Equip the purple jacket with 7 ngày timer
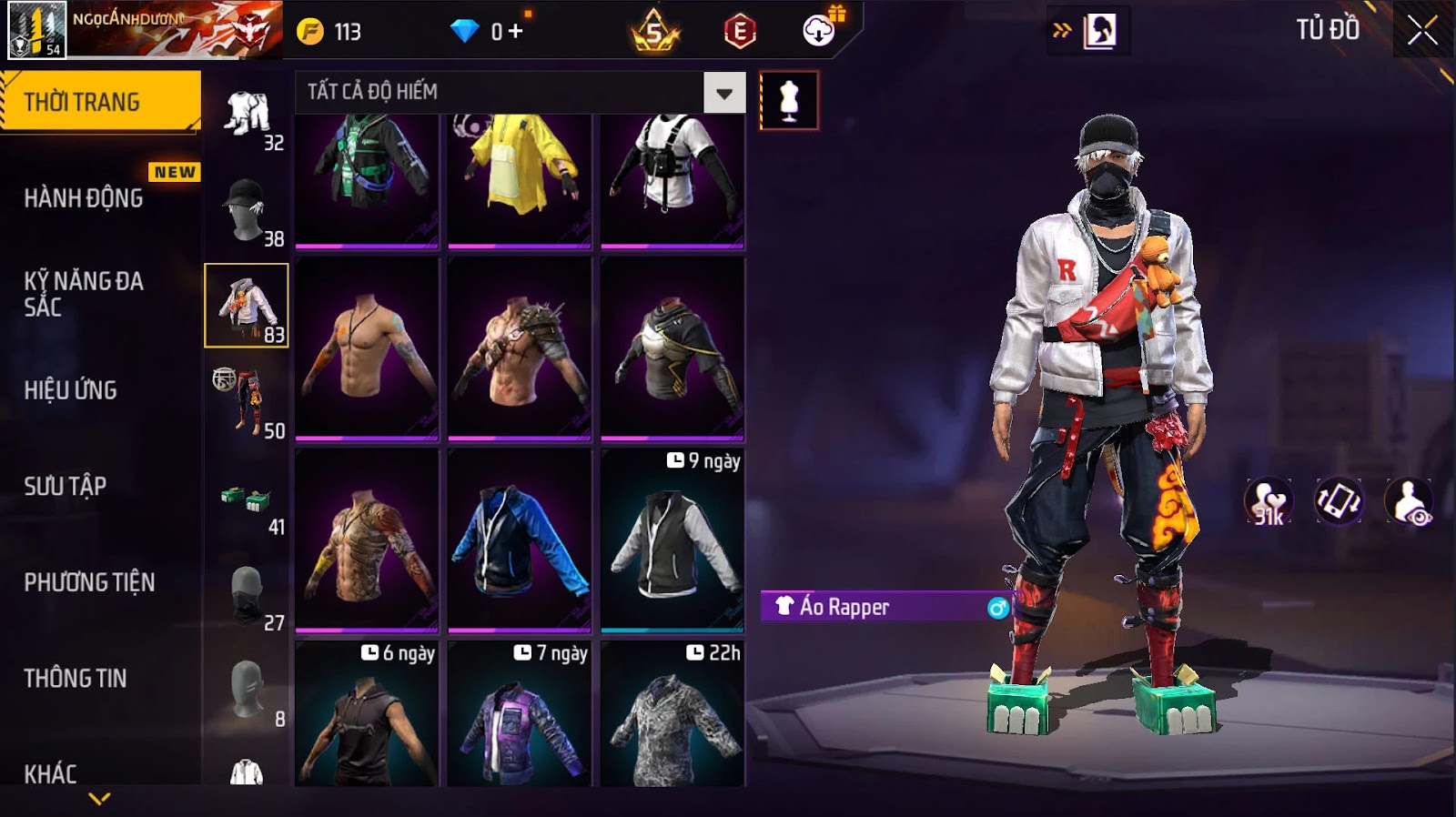 (x=520, y=719)
